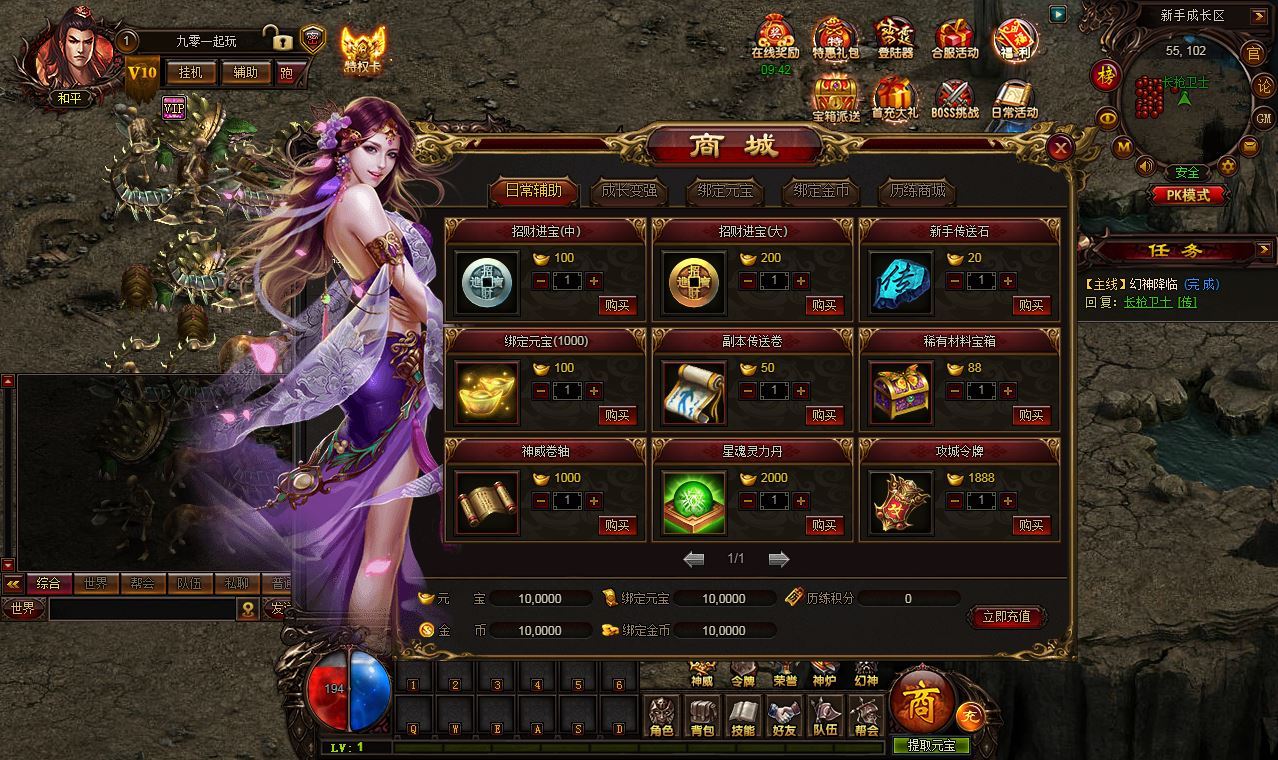The width and height of the screenshot is (1278, 760).
Task: Decrease quantity for 攻城令牌
Action: 954,501
